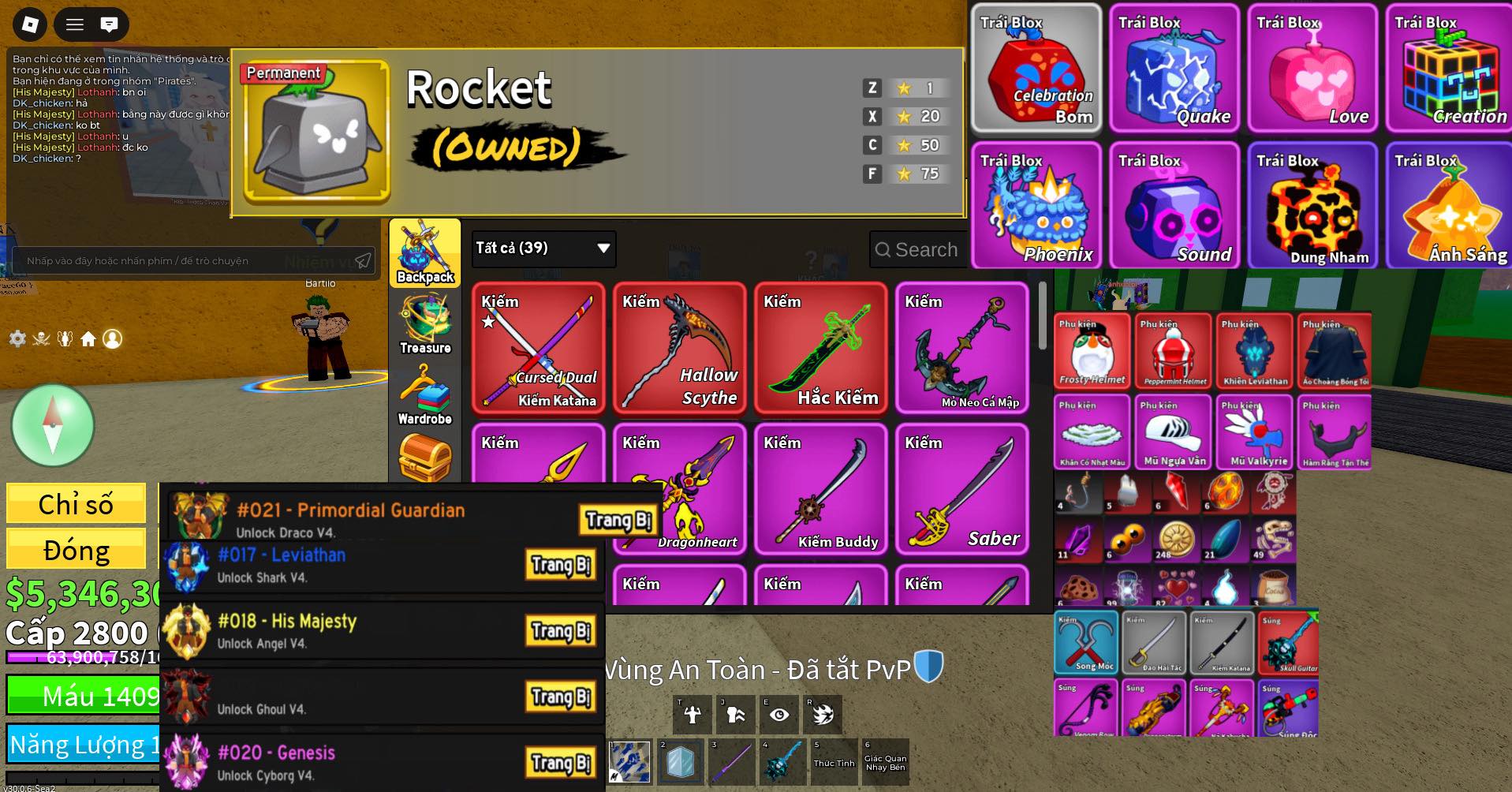
Task: Choose the Hallow Scythe sword slot
Action: click(680, 349)
